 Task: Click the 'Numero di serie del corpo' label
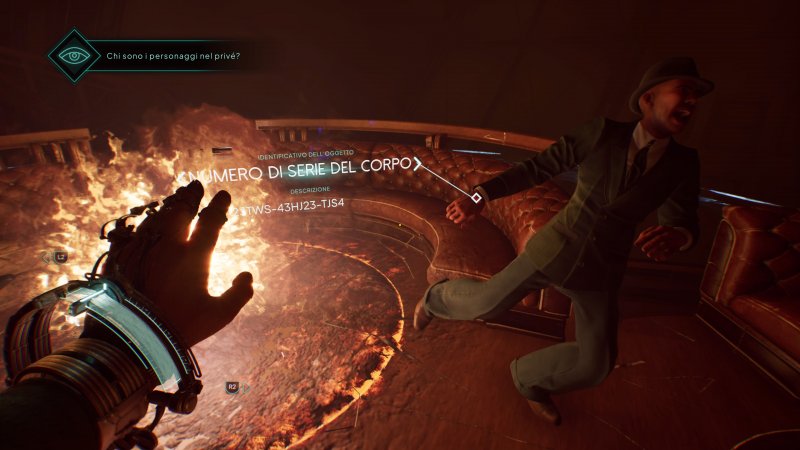(295, 172)
